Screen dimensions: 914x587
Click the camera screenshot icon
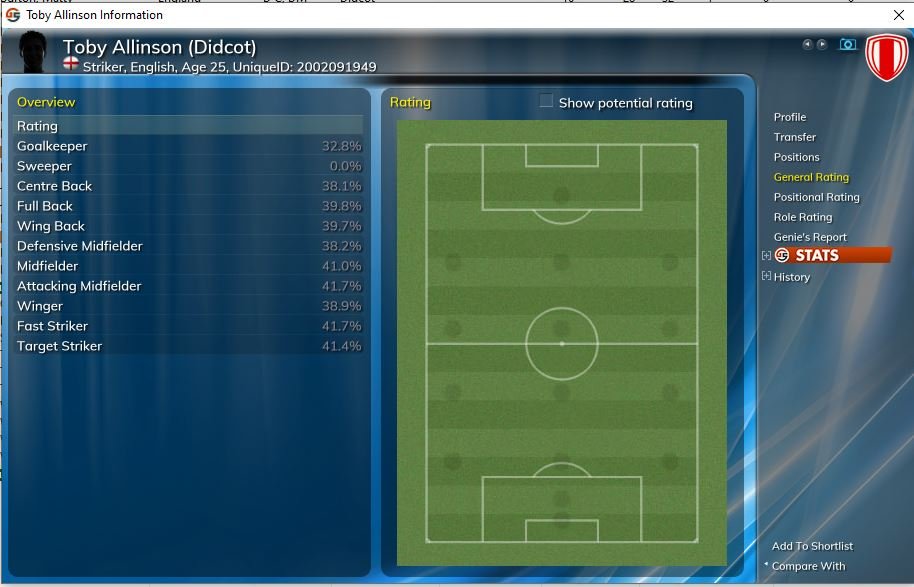[x=847, y=45]
